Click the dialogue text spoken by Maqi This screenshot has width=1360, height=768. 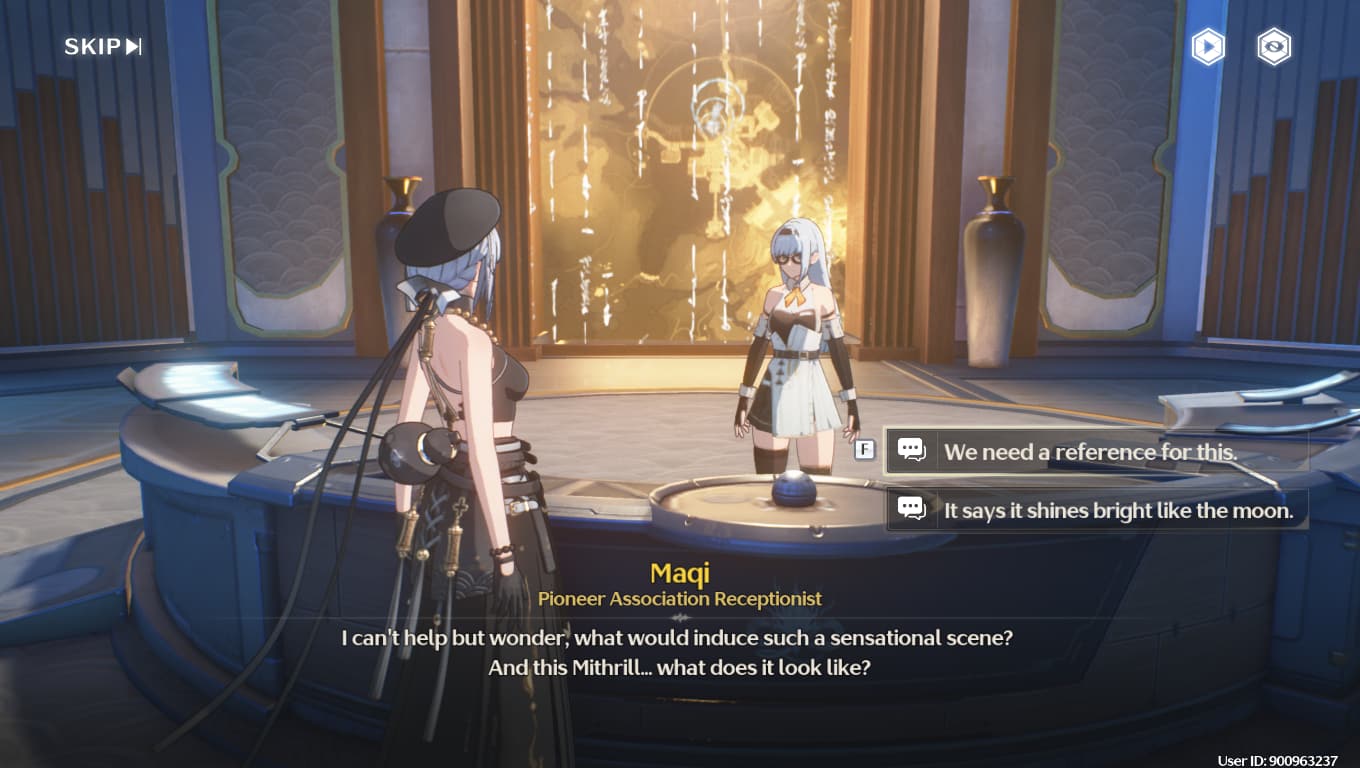click(680, 650)
